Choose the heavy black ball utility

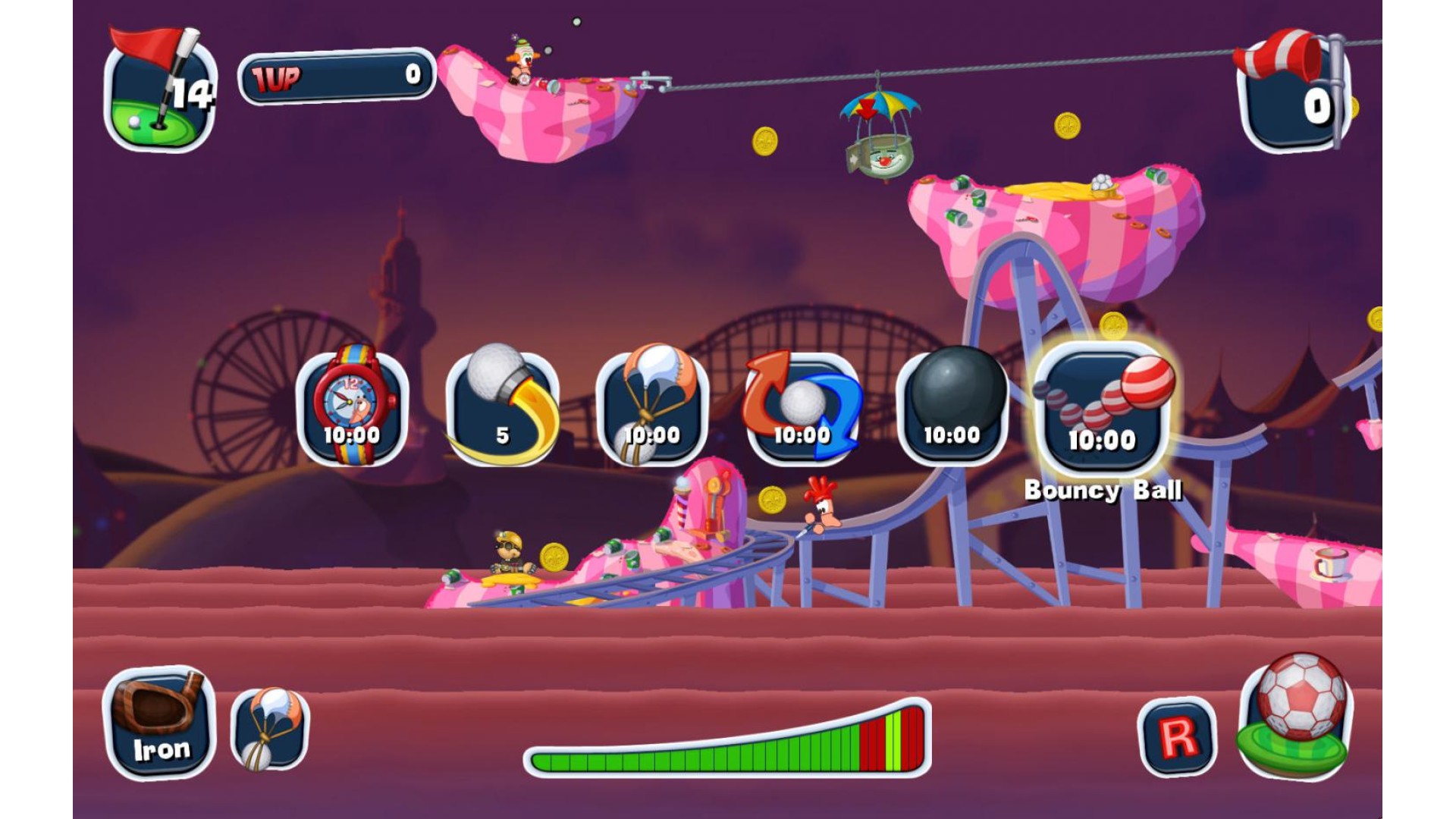tap(952, 407)
